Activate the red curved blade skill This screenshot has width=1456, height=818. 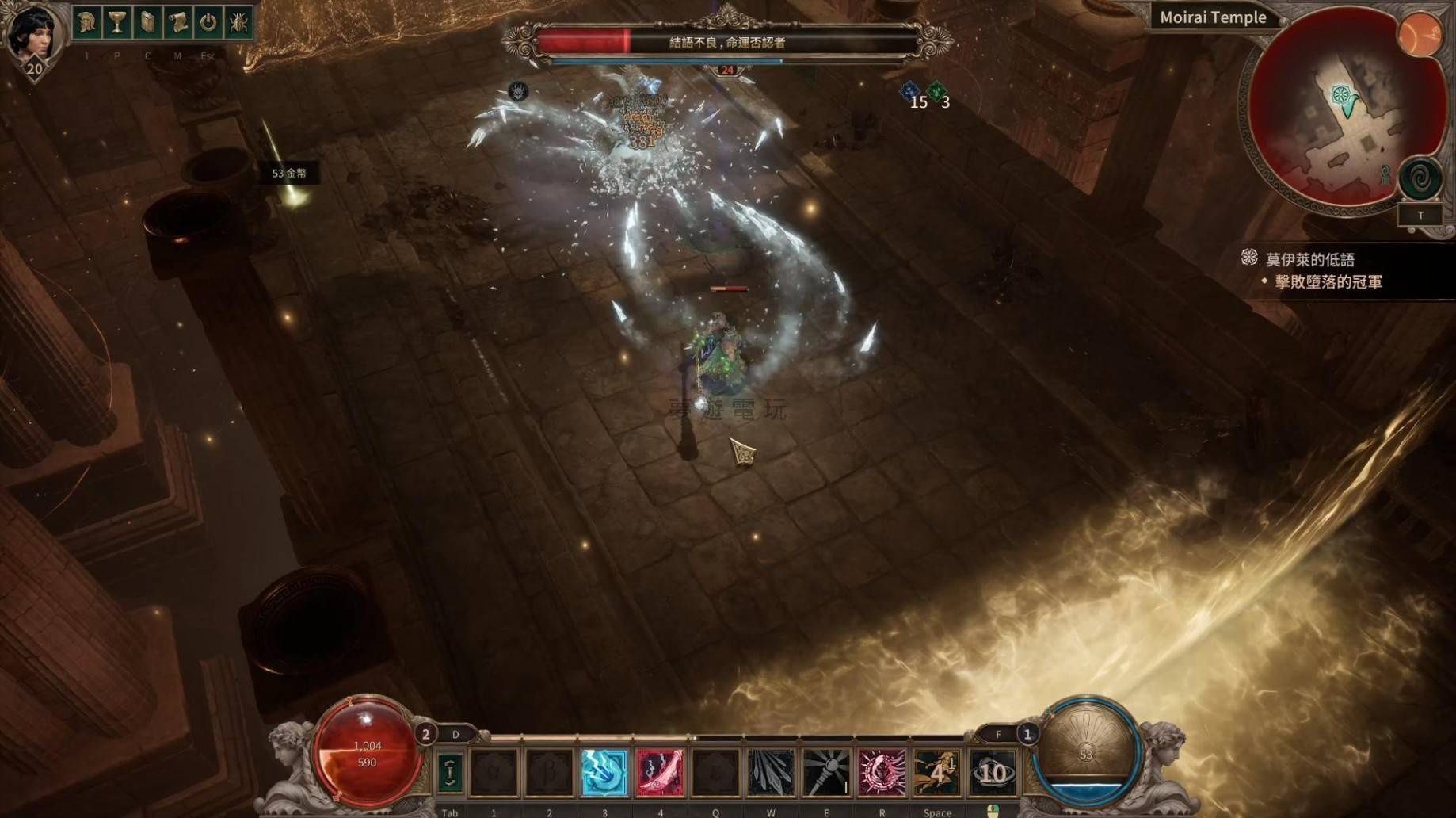[x=660, y=772]
